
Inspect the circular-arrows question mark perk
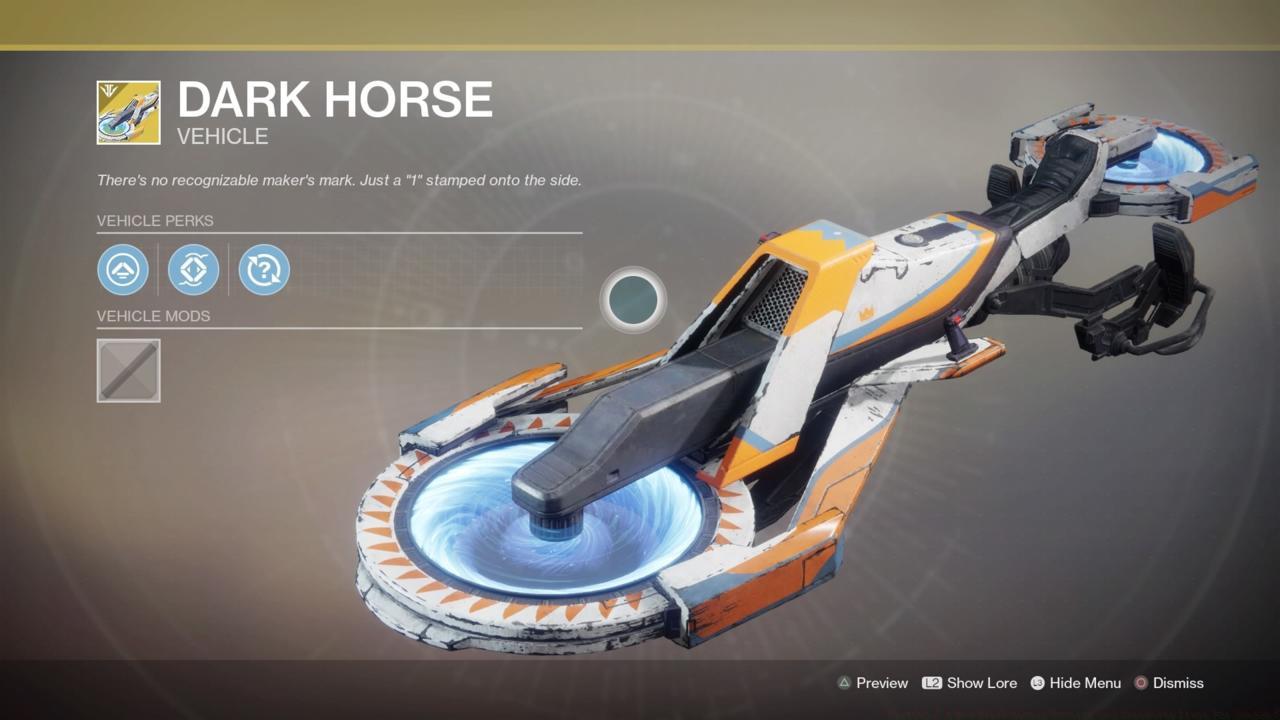[263, 270]
